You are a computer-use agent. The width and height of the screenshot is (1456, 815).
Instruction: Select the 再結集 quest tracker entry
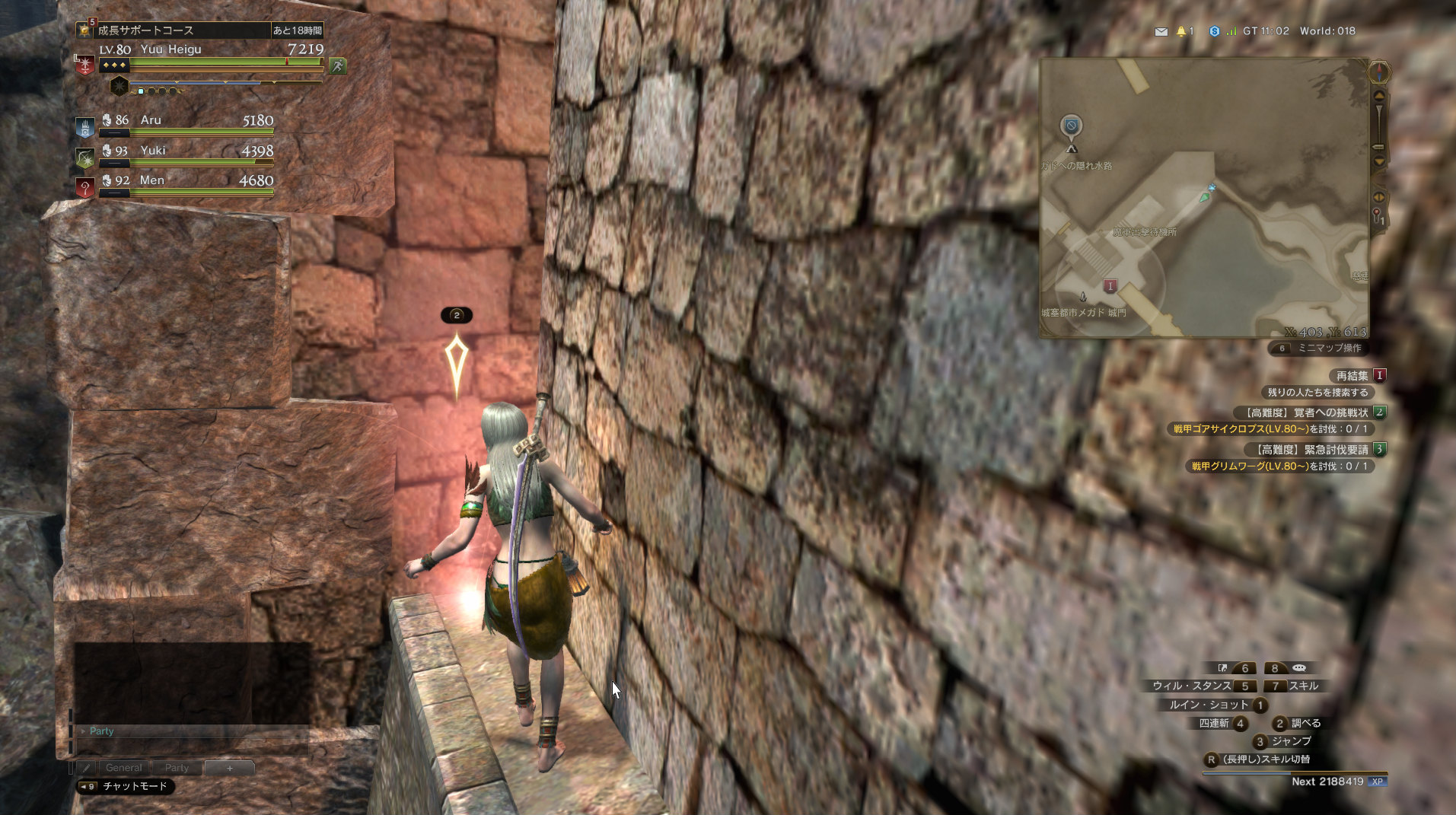pos(1352,375)
